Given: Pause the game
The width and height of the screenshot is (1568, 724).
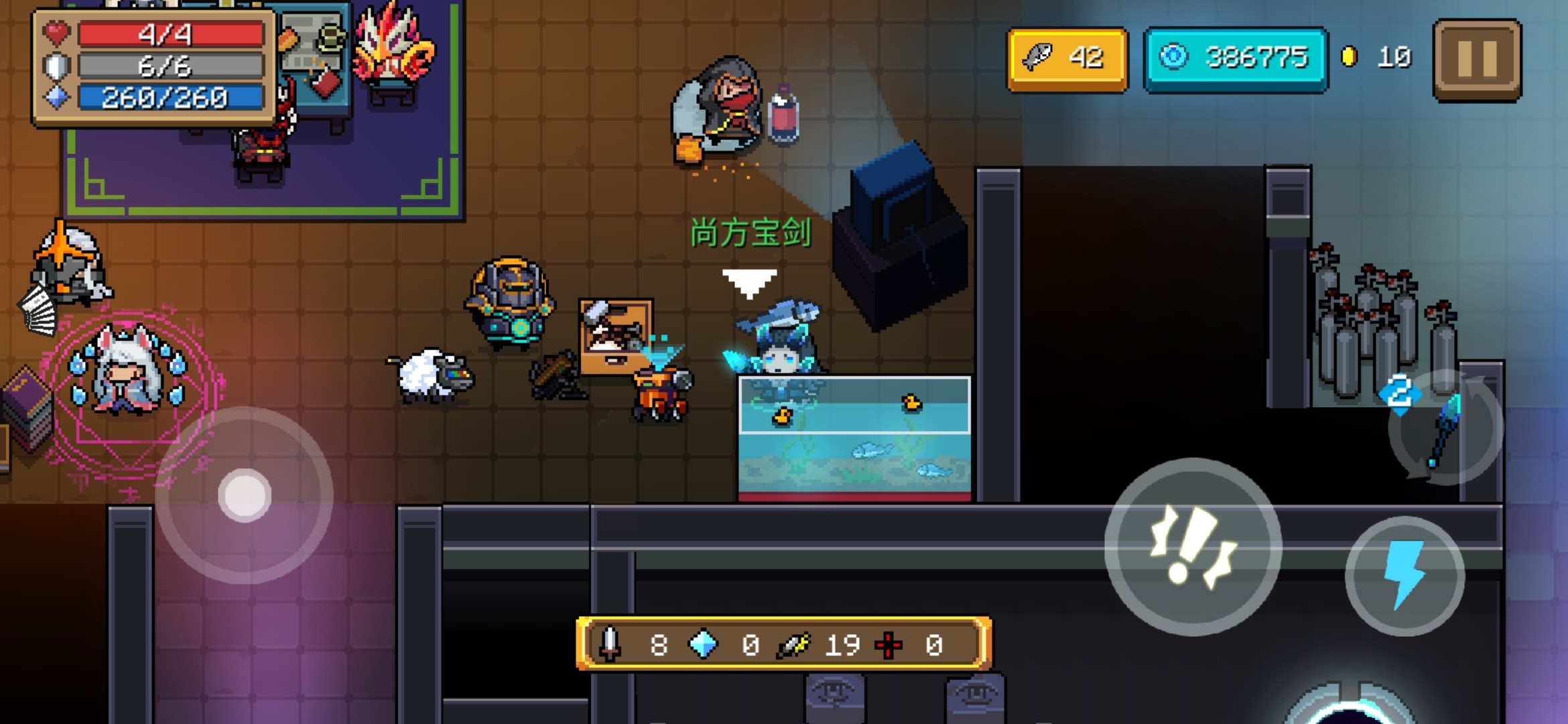Looking at the screenshot, I should click(x=1477, y=60).
